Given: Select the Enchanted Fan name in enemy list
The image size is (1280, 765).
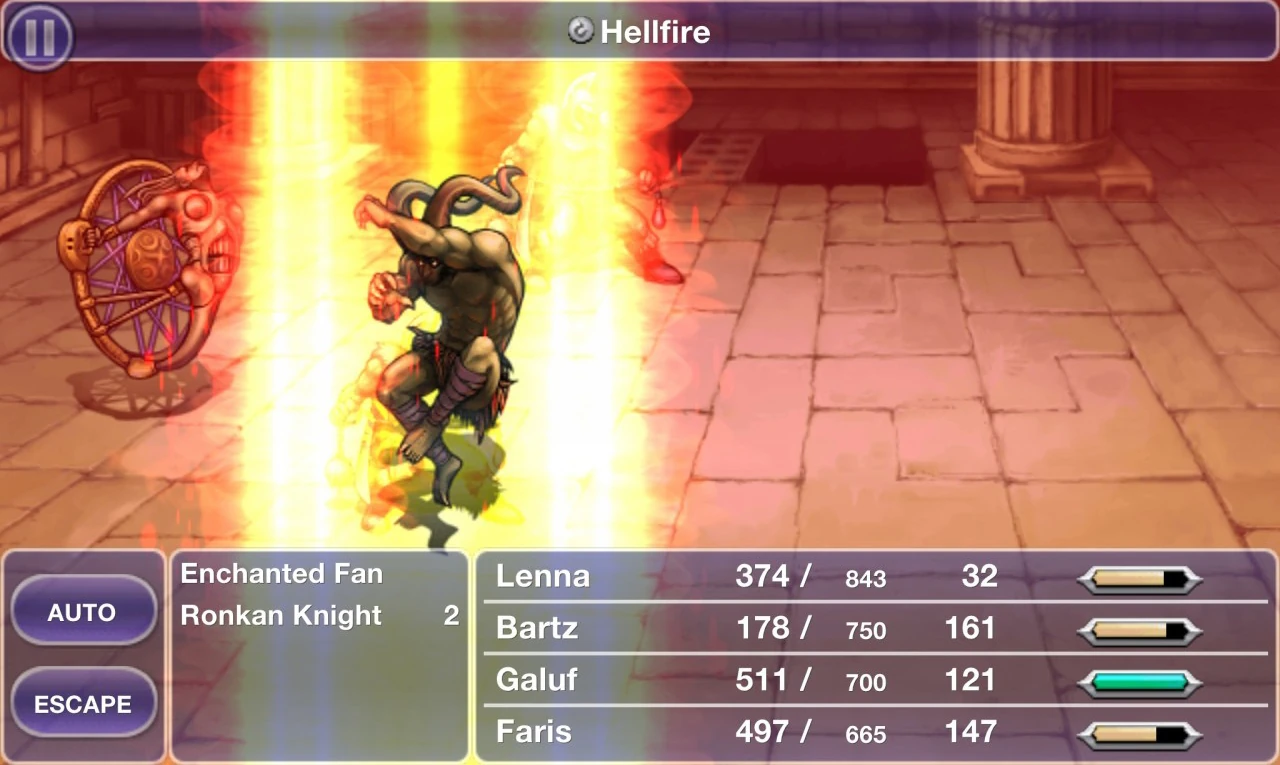Looking at the screenshot, I should pyautogui.click(x=280, y=574).
